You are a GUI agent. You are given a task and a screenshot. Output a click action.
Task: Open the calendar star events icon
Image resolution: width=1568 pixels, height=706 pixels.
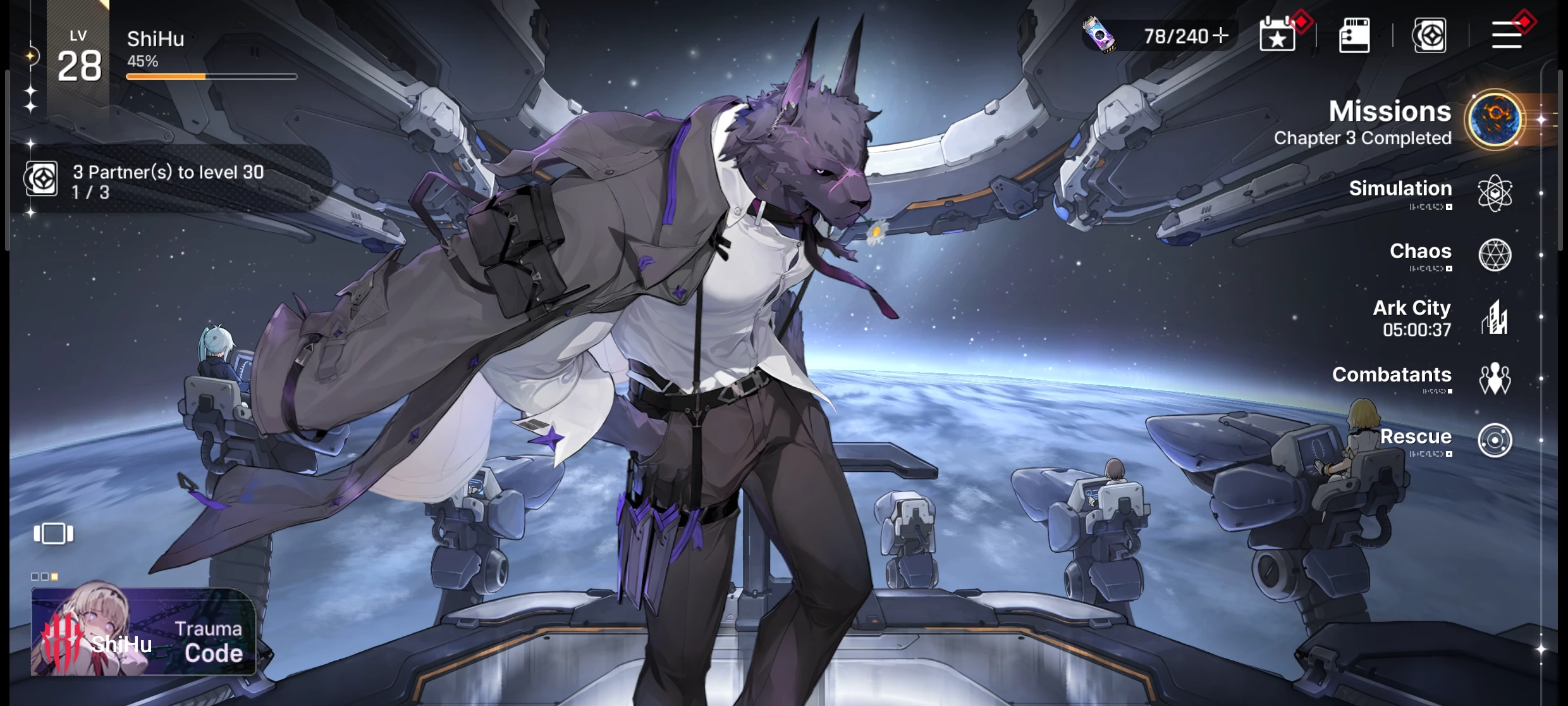point(1278,35)
